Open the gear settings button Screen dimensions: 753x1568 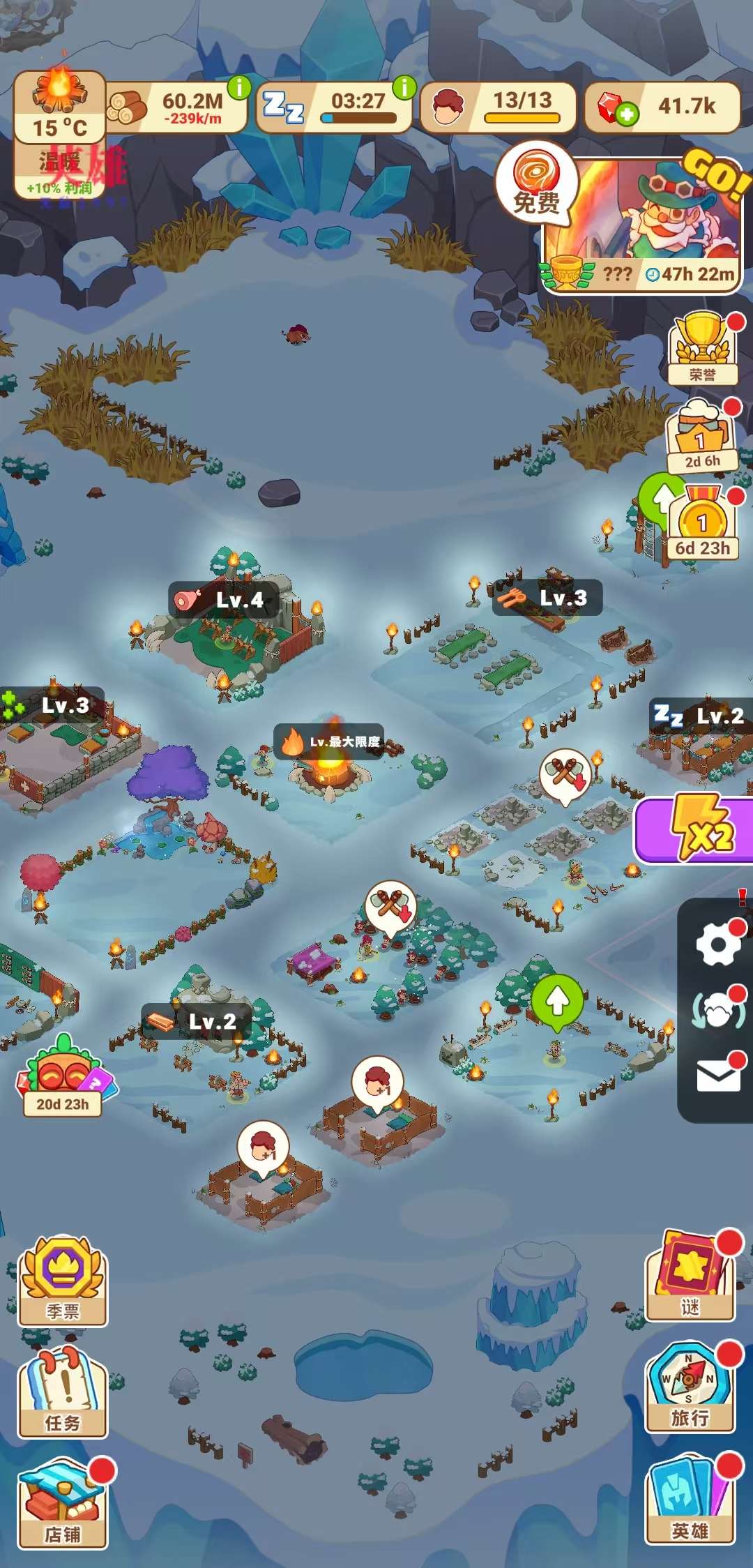click(x=717, y=946)
